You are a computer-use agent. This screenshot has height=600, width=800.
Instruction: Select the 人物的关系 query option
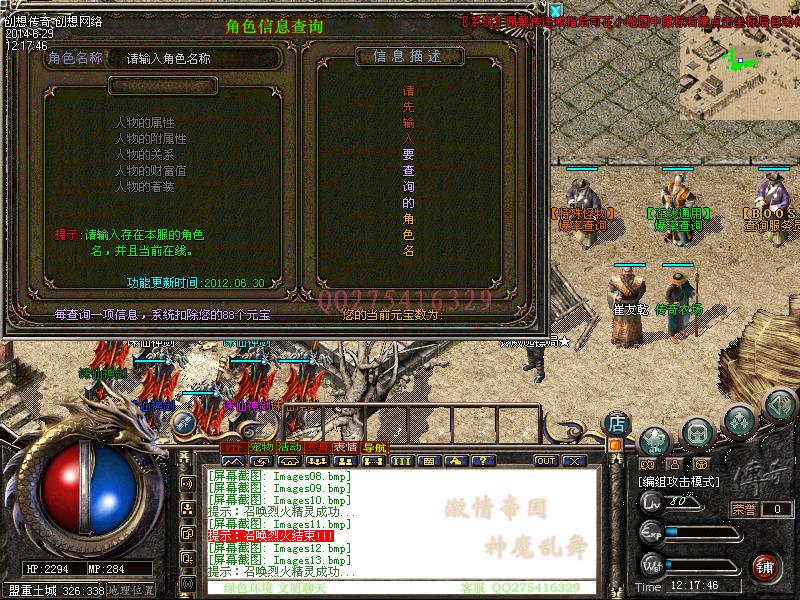145,155
